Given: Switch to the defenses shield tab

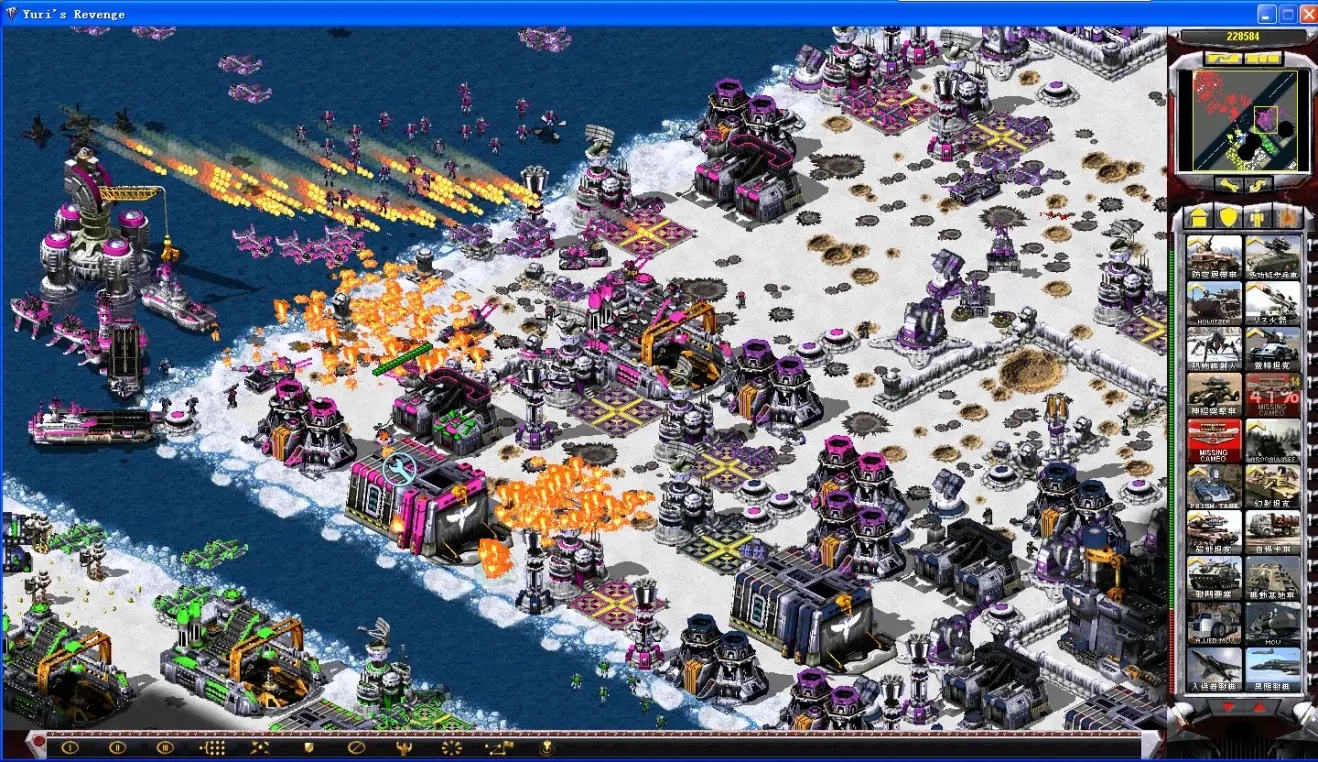Looking at the screenshot, I should coord(1228,217).
